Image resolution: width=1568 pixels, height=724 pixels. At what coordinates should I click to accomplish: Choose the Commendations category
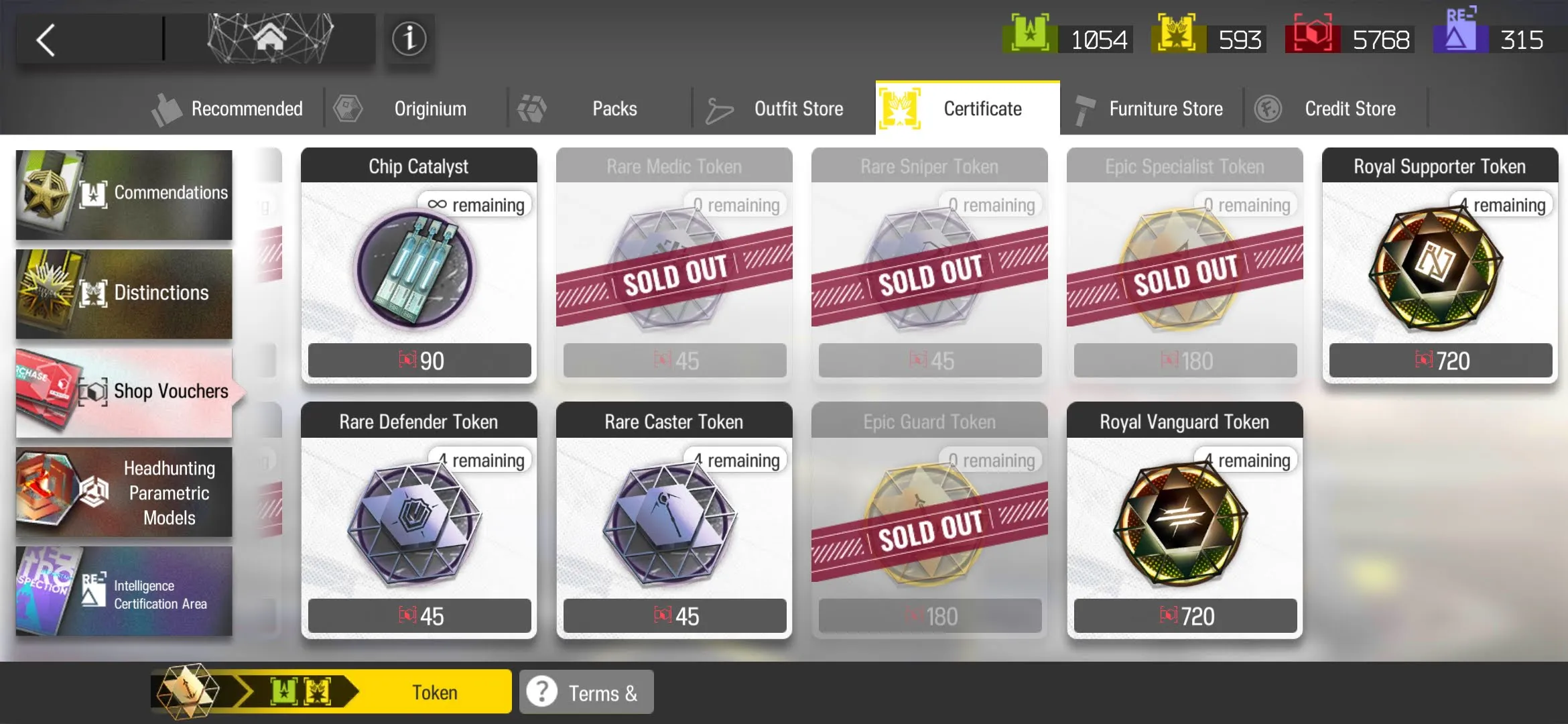(124, 194)
